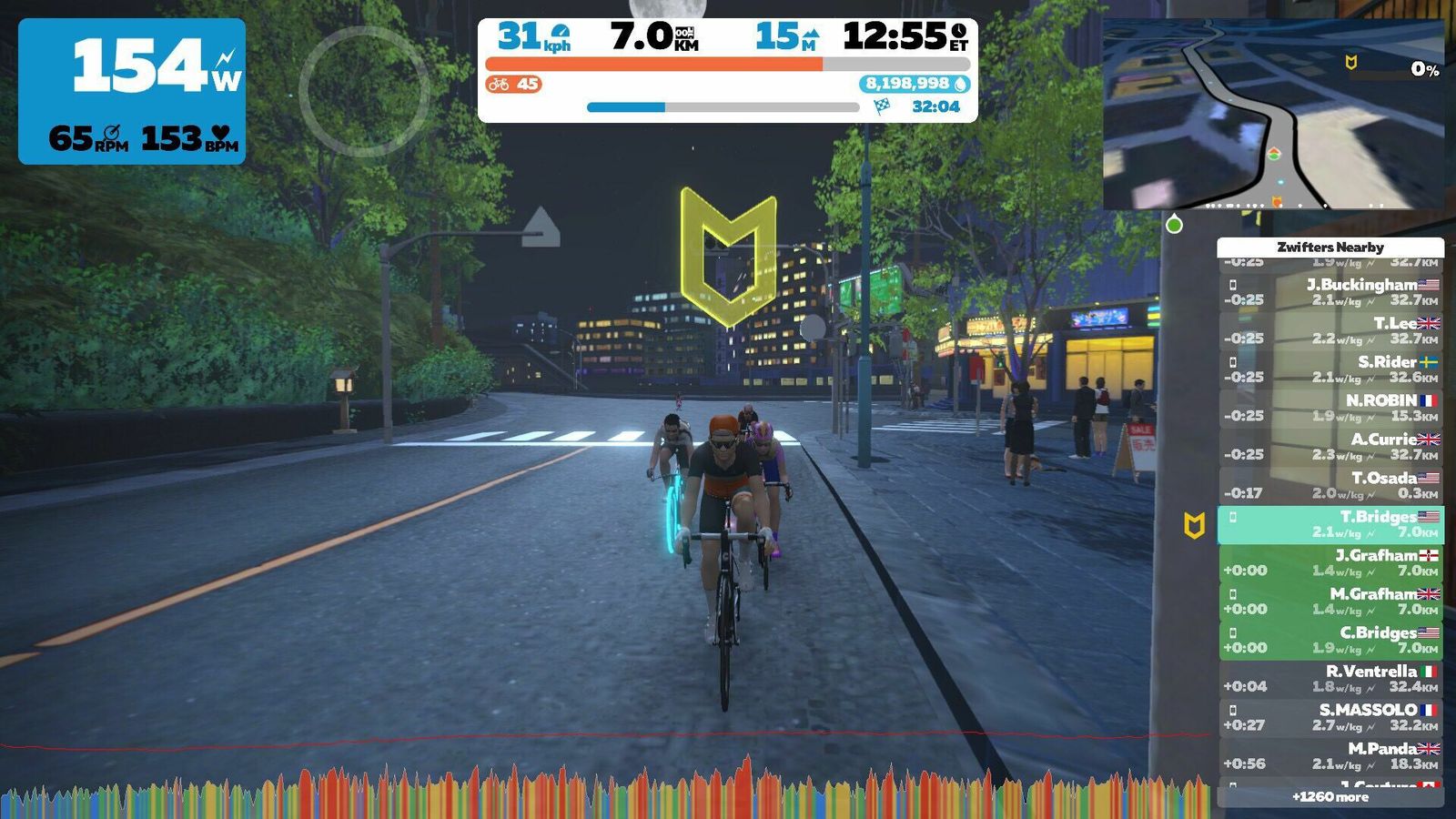Click the 154 W power panel
Viewport: 1456px width, 819px height.
132,91
